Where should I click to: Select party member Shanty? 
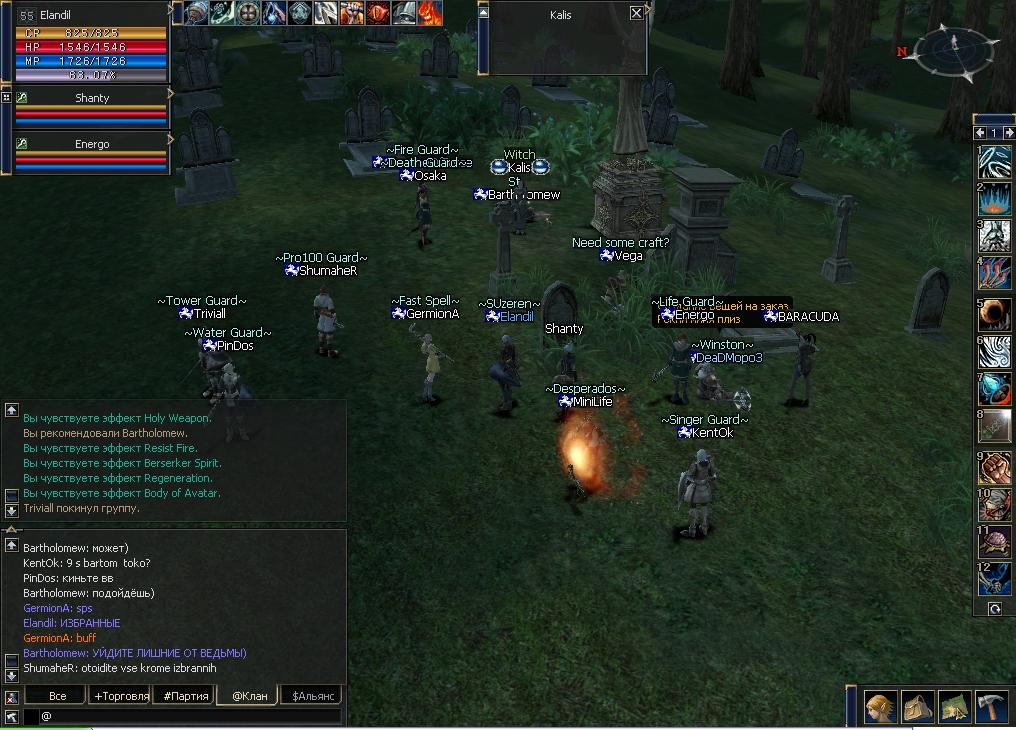(x=92, y=98)
